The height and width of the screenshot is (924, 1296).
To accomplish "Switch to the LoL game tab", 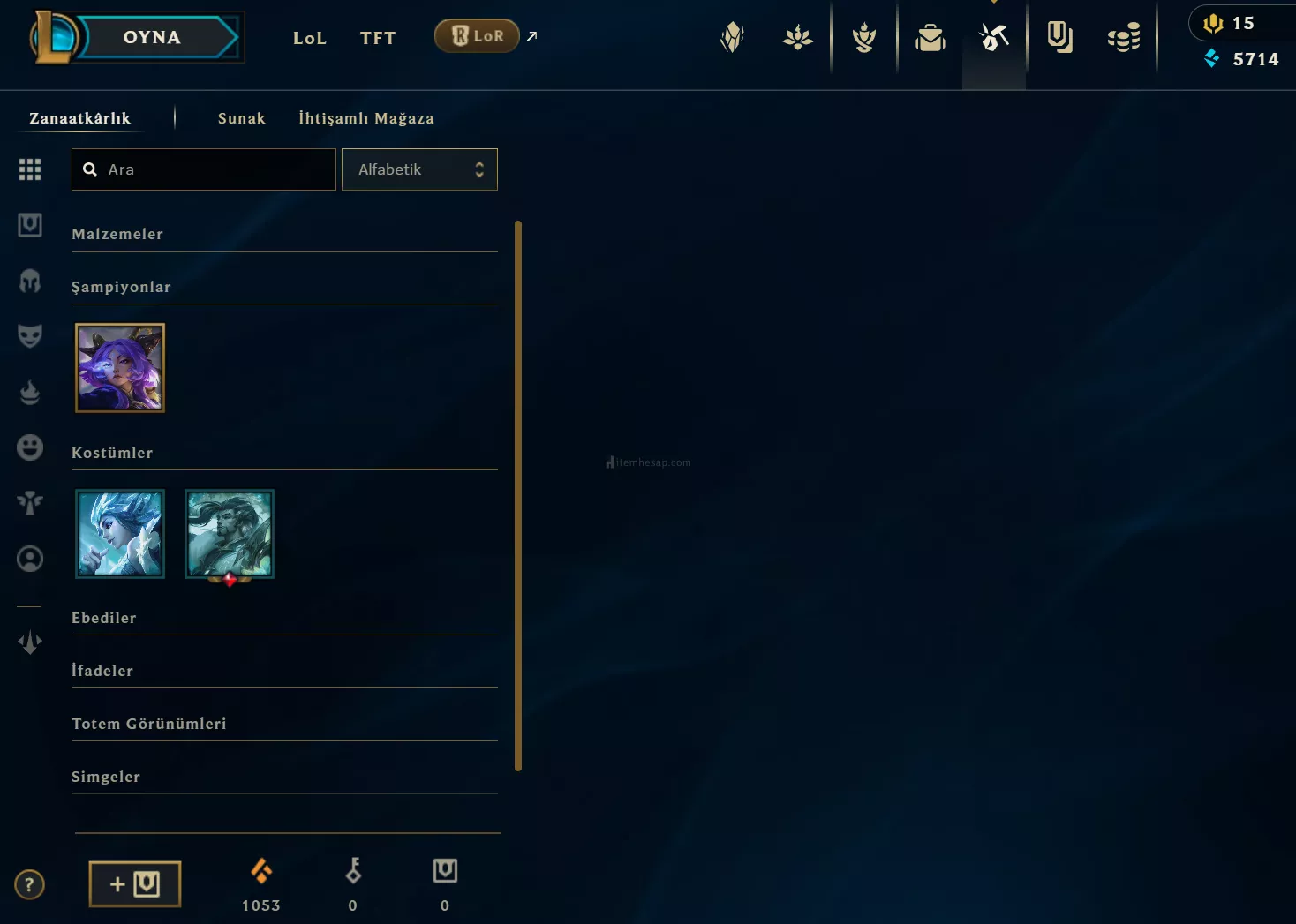I will tap(310, 38).
